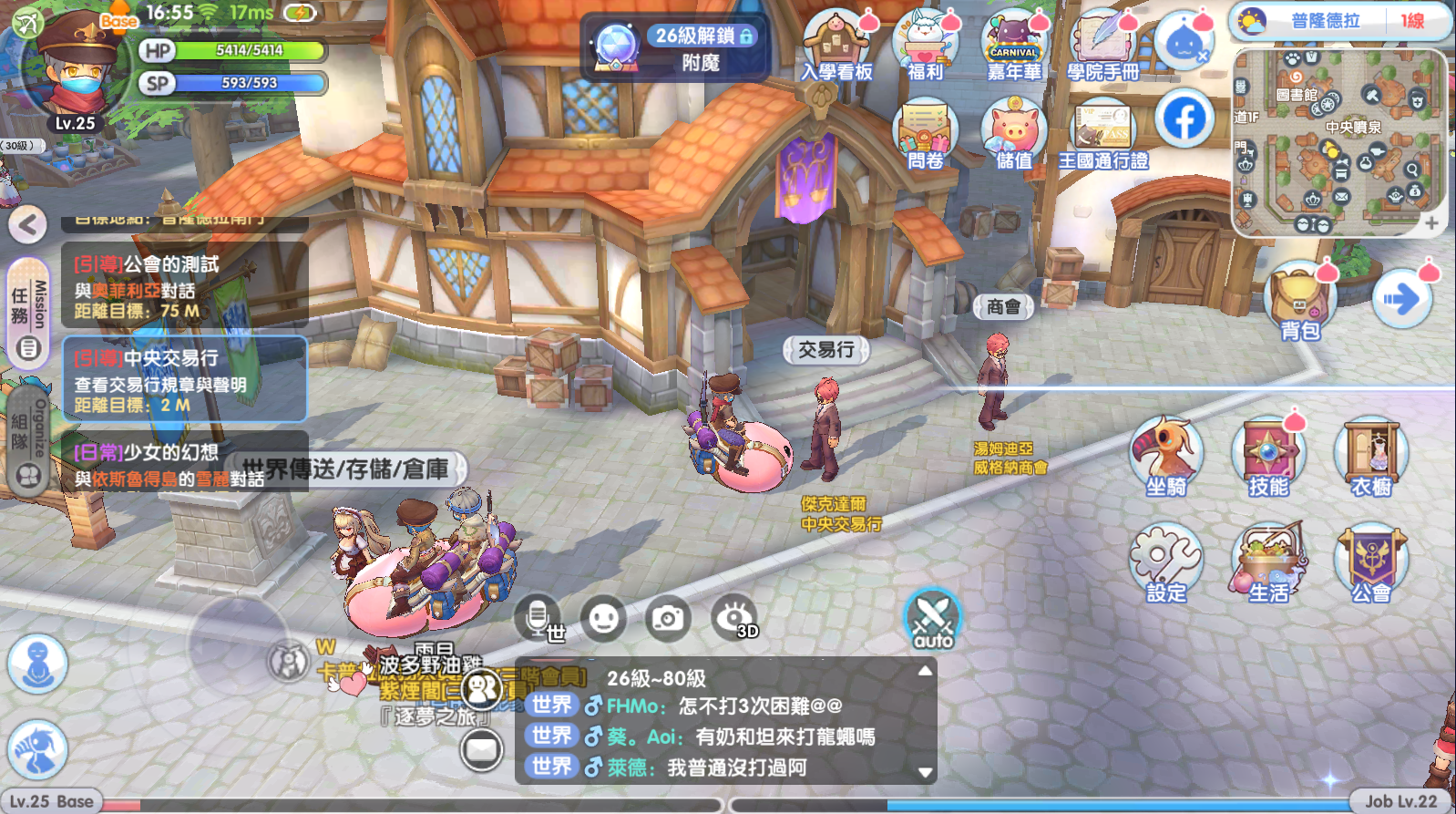Open the 技能 skills book

tap(1268, 454)
